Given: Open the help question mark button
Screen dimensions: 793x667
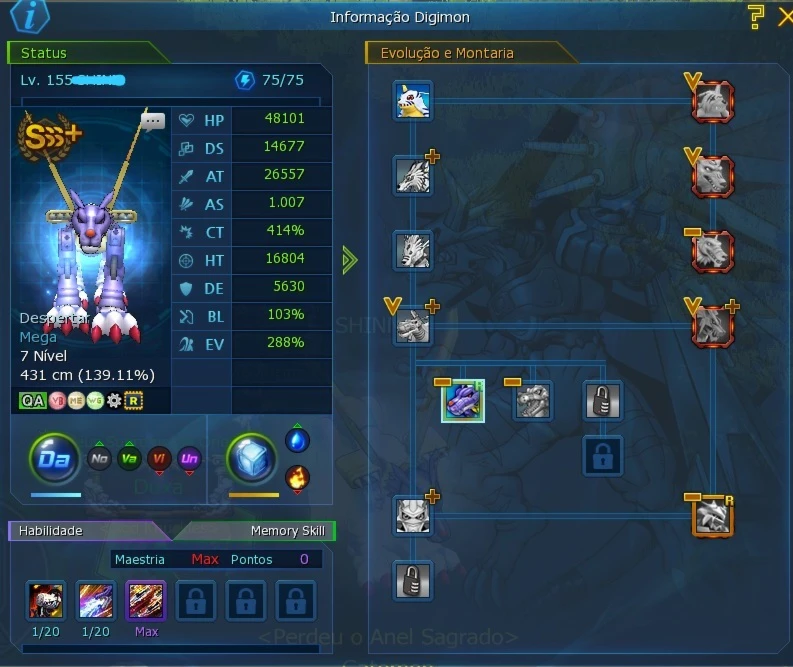Looking at the screenshot, I should click(x=757, y=16).
